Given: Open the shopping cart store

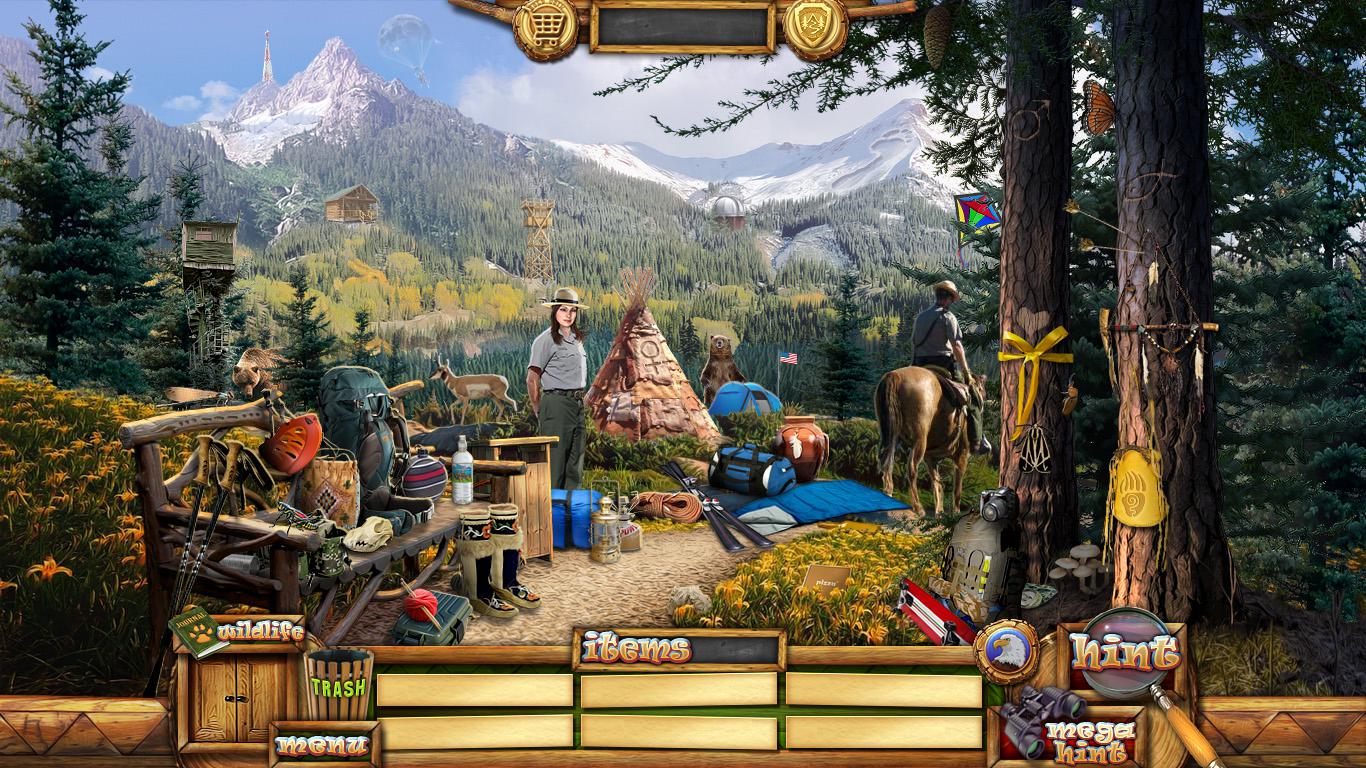Looking at the screenshot, I should pos(545,25).
